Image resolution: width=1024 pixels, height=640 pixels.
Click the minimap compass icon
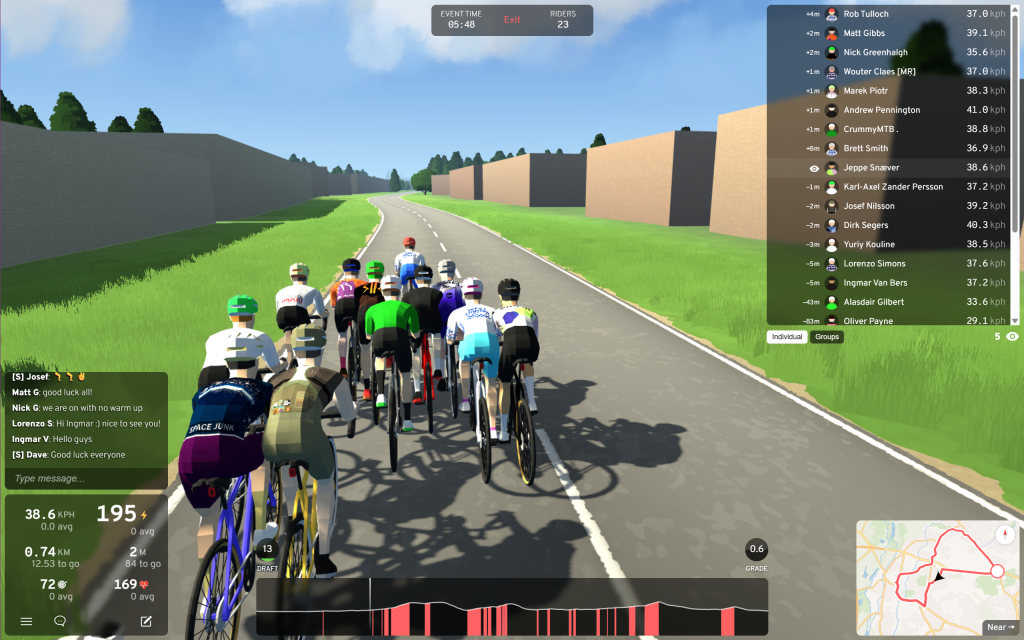[x=1005, y=534]
